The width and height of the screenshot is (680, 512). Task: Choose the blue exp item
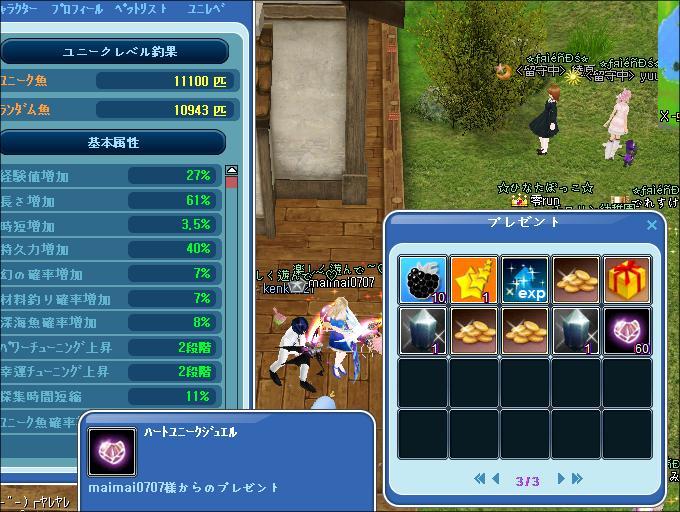click(525, 279)
